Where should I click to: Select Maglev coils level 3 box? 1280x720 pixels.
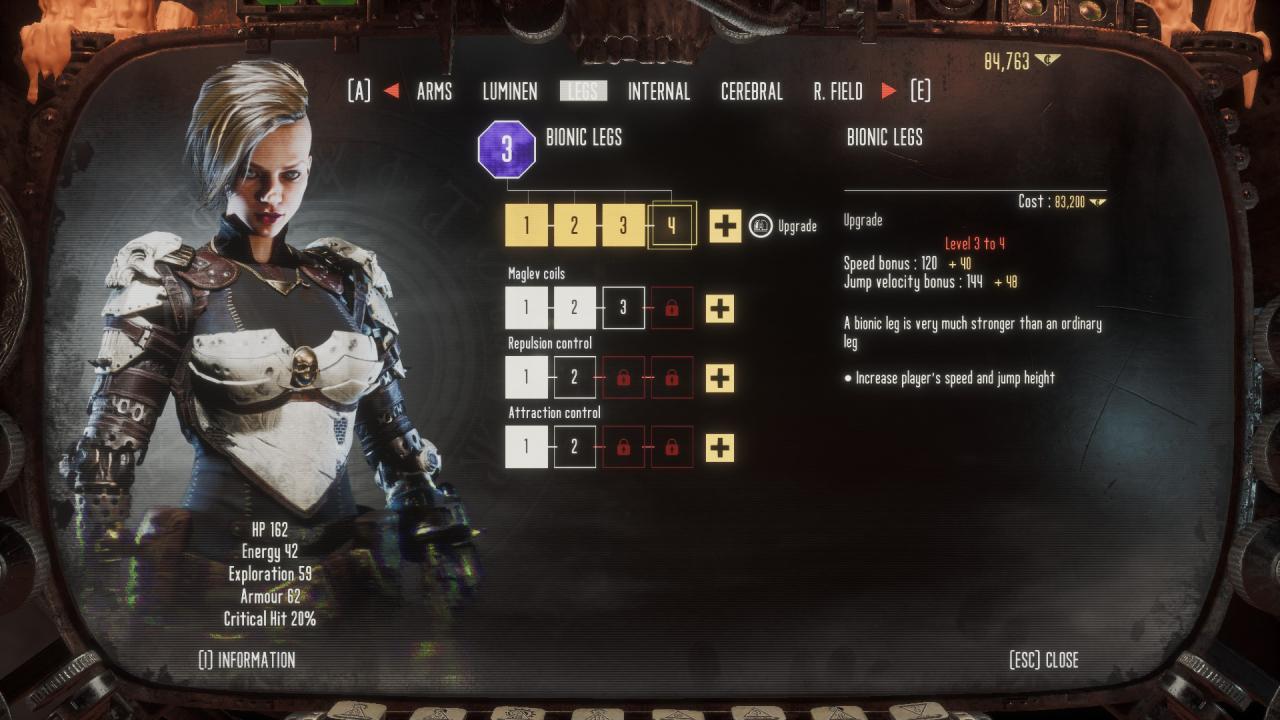pyautogui.click(x=623, y=308)
